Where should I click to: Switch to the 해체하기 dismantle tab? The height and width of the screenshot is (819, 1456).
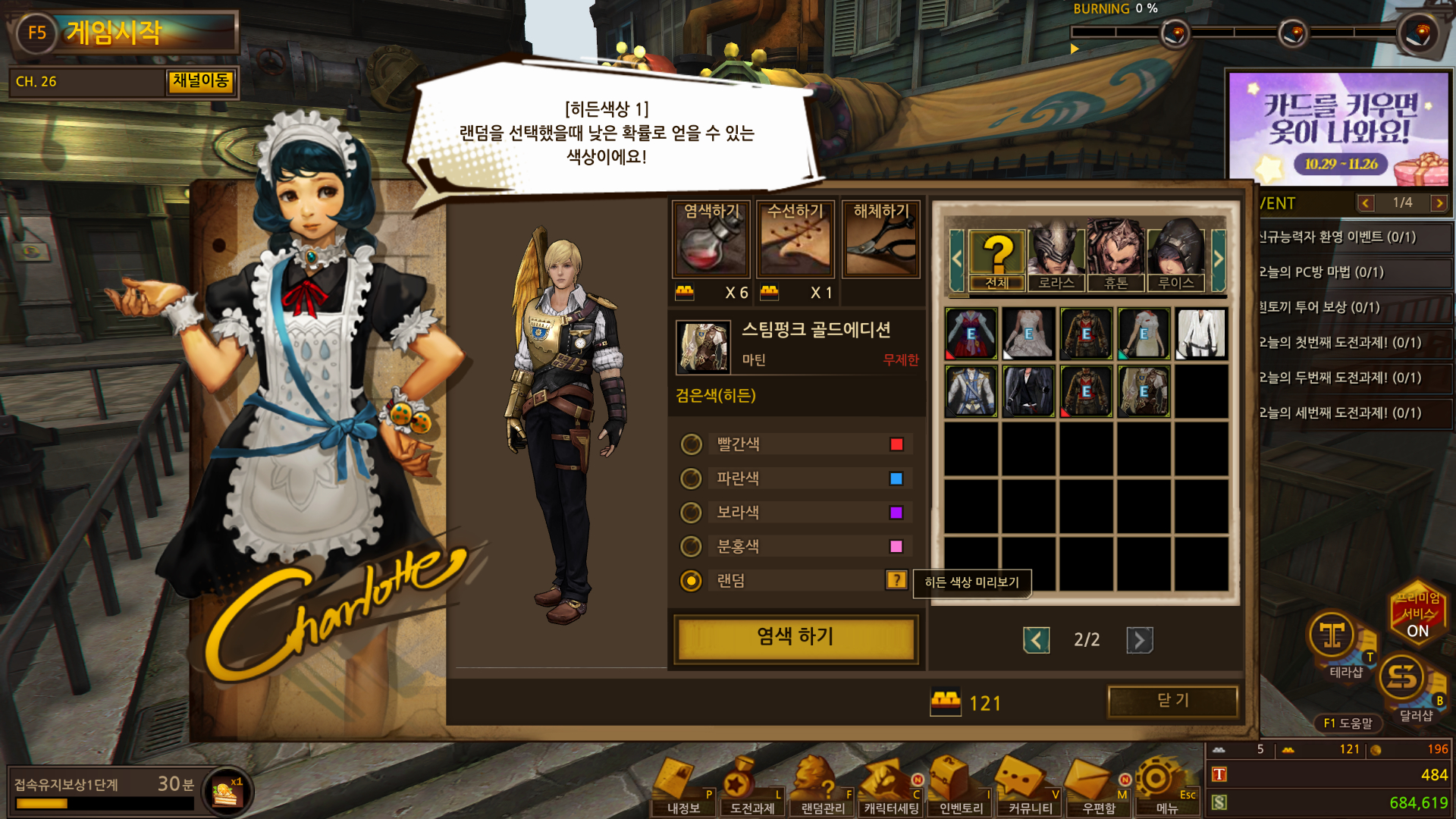click(880, 239)
